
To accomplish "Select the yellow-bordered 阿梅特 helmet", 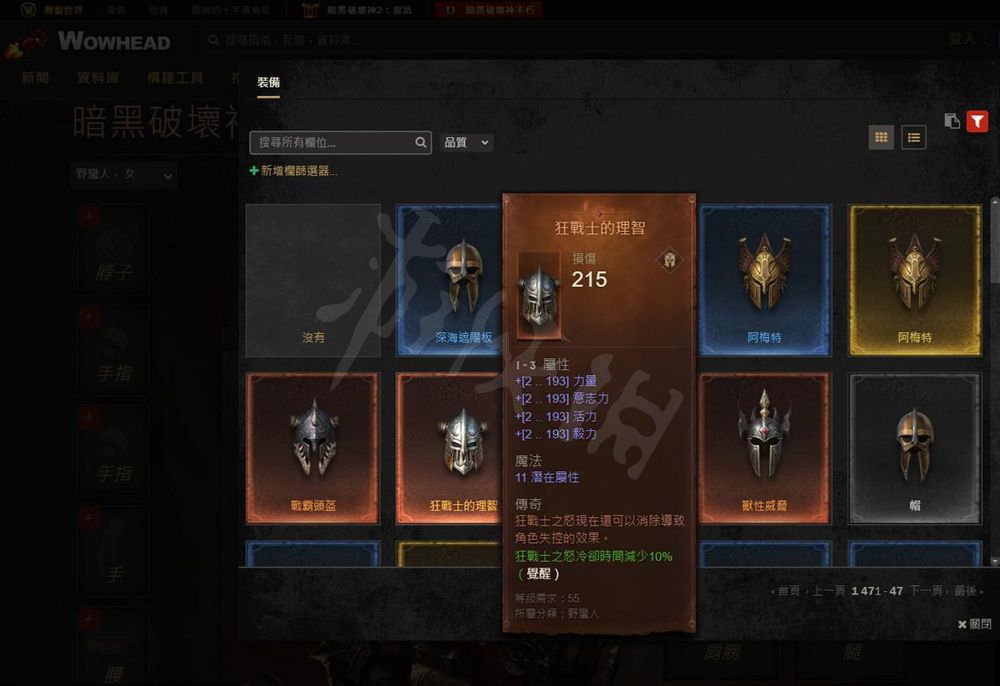I will click(914, 280).
